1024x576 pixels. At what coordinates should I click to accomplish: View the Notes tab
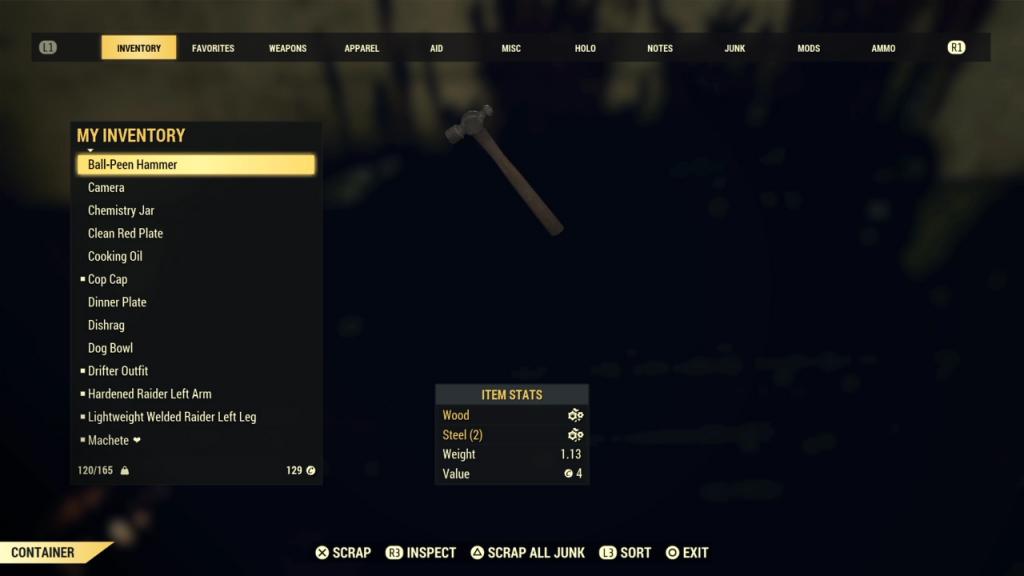coord(660,48)
